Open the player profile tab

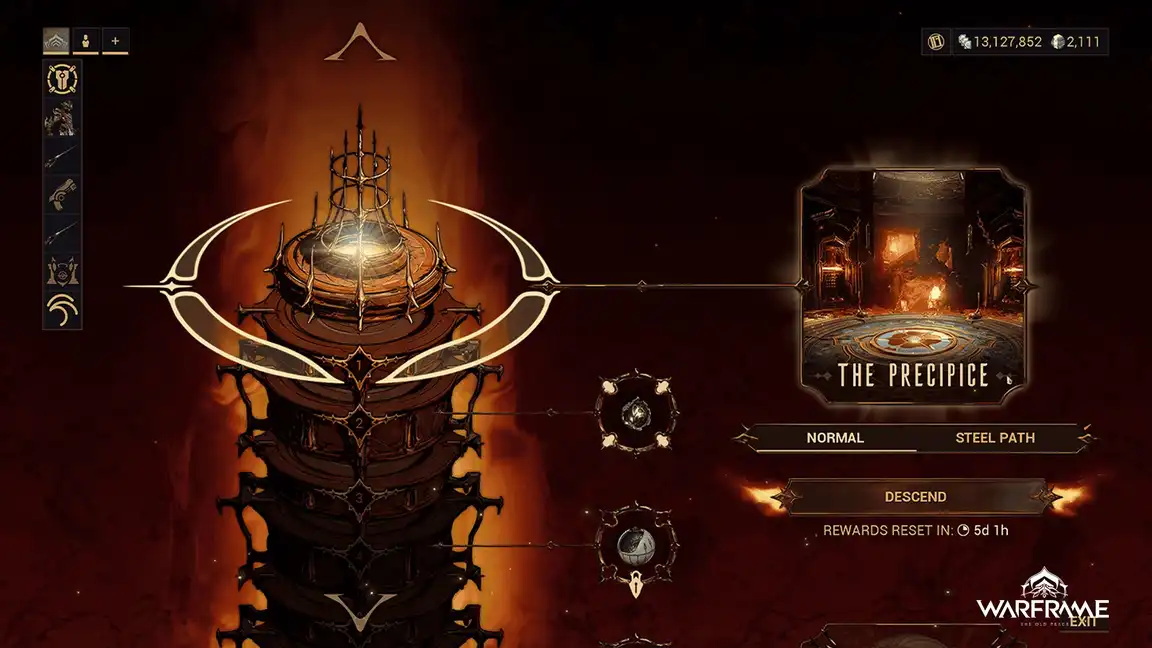point(86,41)
